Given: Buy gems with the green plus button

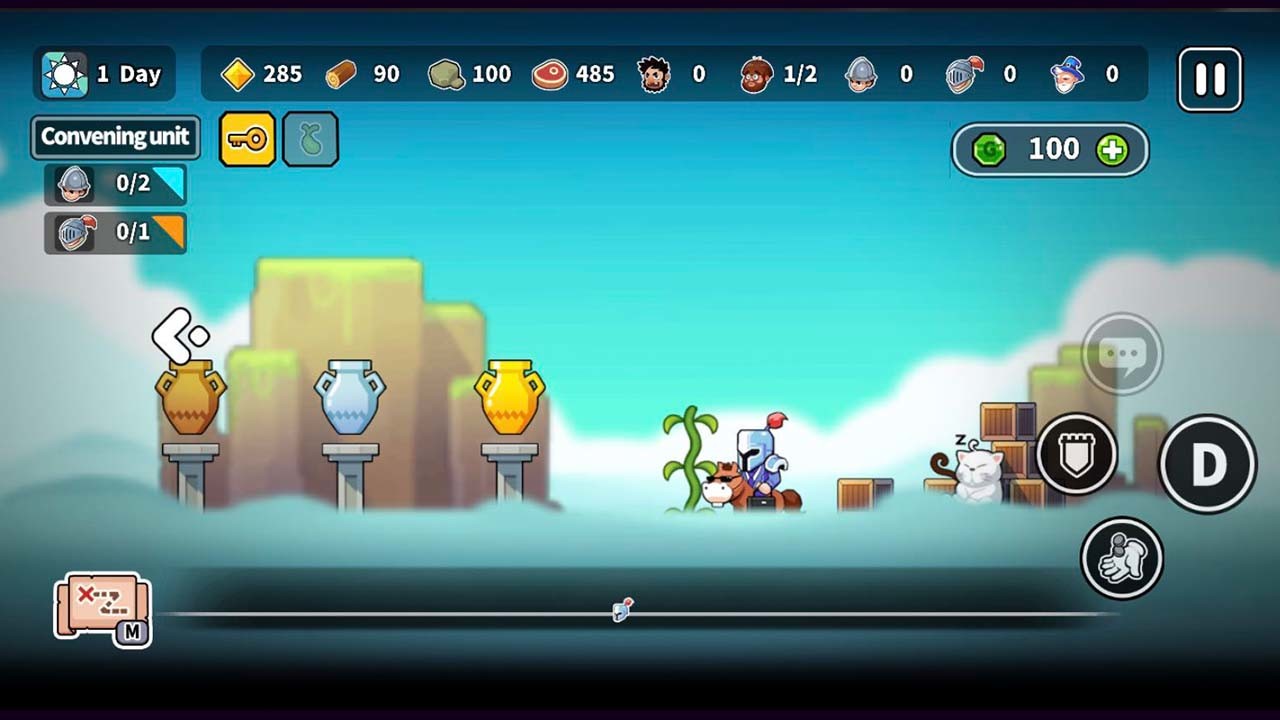Looking at the screenshot, I should pyautogui.click(x=1113, y=149).
